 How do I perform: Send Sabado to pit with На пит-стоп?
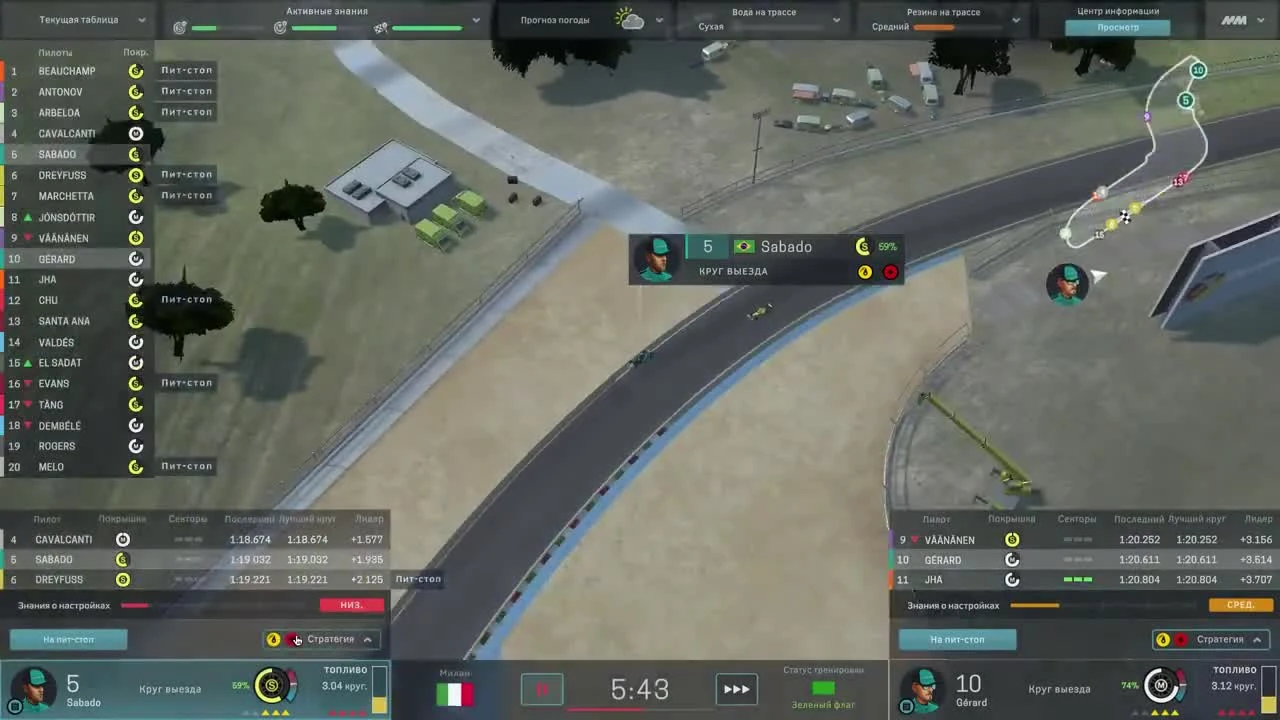68,639
